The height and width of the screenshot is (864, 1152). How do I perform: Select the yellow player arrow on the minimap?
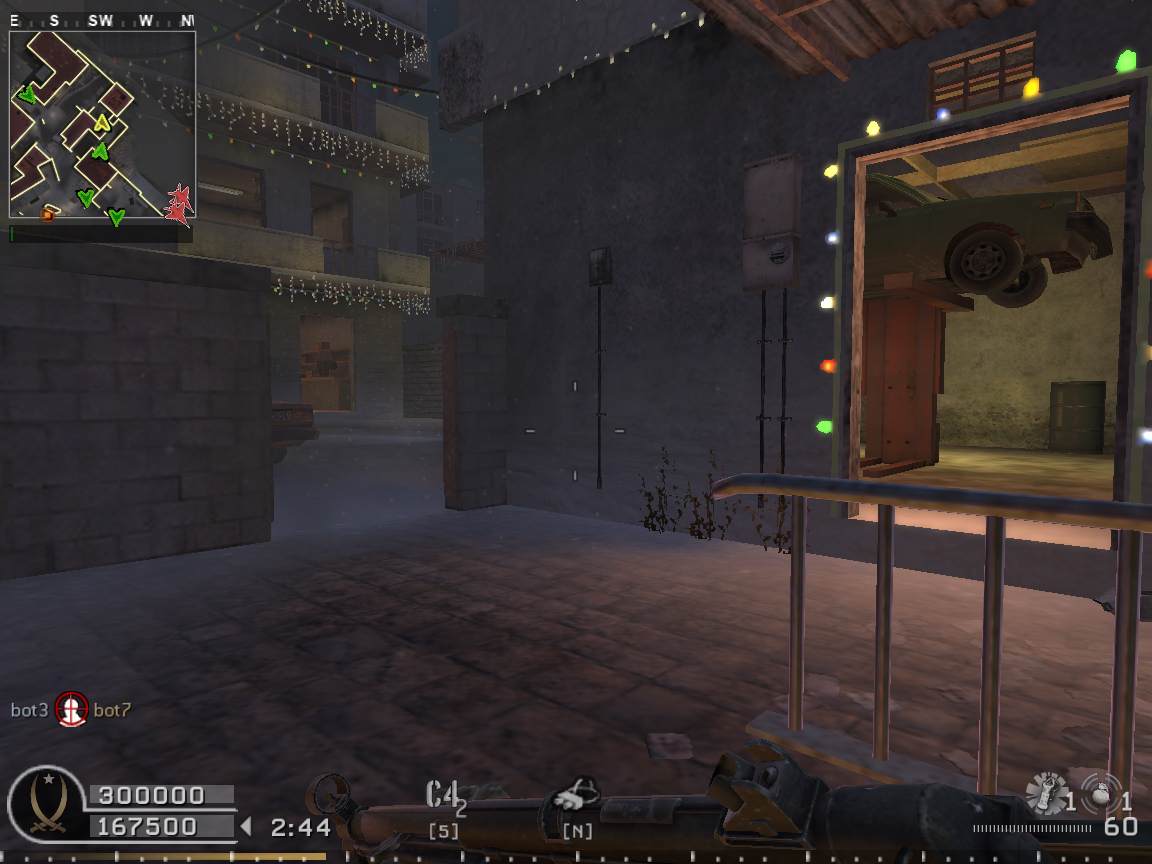101,123
